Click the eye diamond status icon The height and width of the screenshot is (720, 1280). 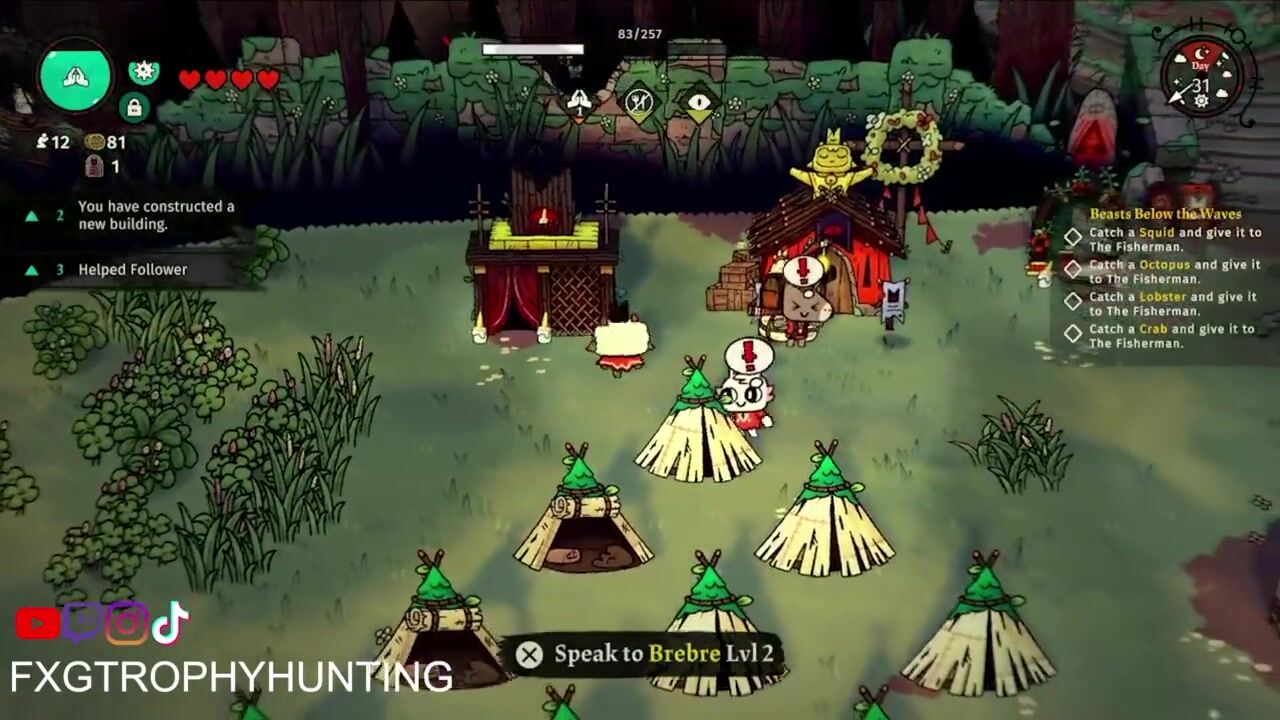coord(699,101)
